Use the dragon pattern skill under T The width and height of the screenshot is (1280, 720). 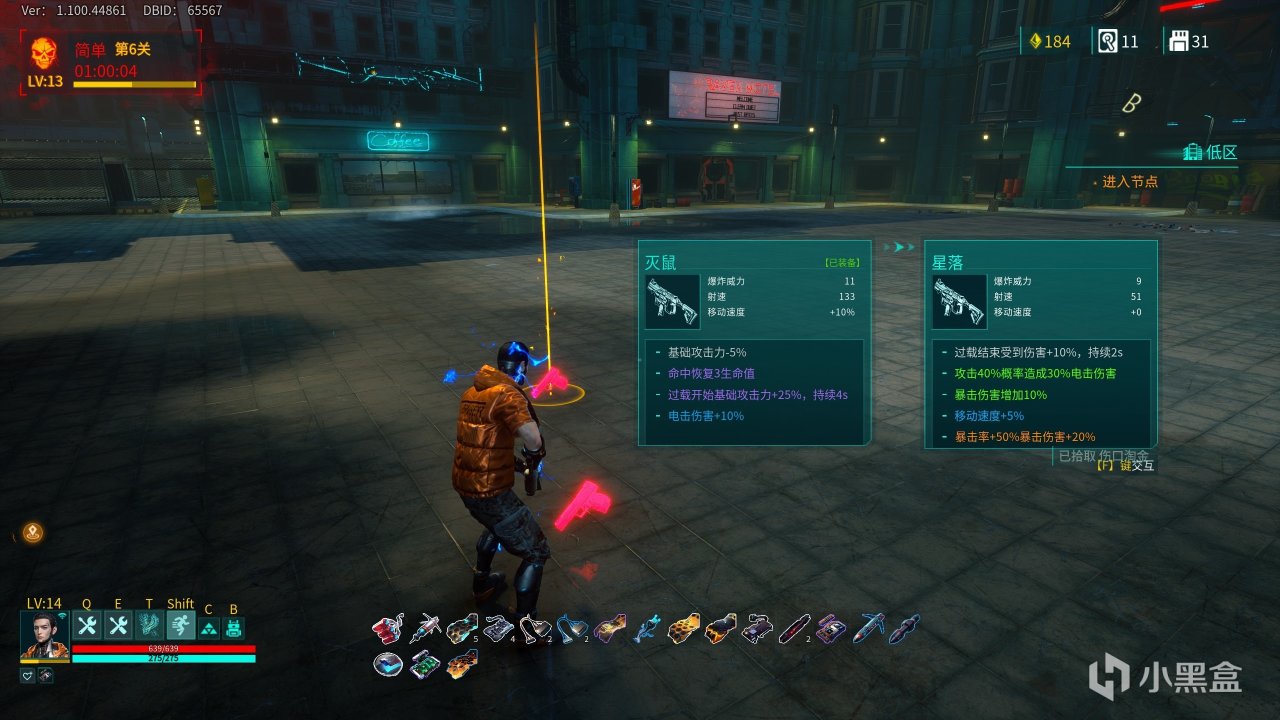[149, 626]
